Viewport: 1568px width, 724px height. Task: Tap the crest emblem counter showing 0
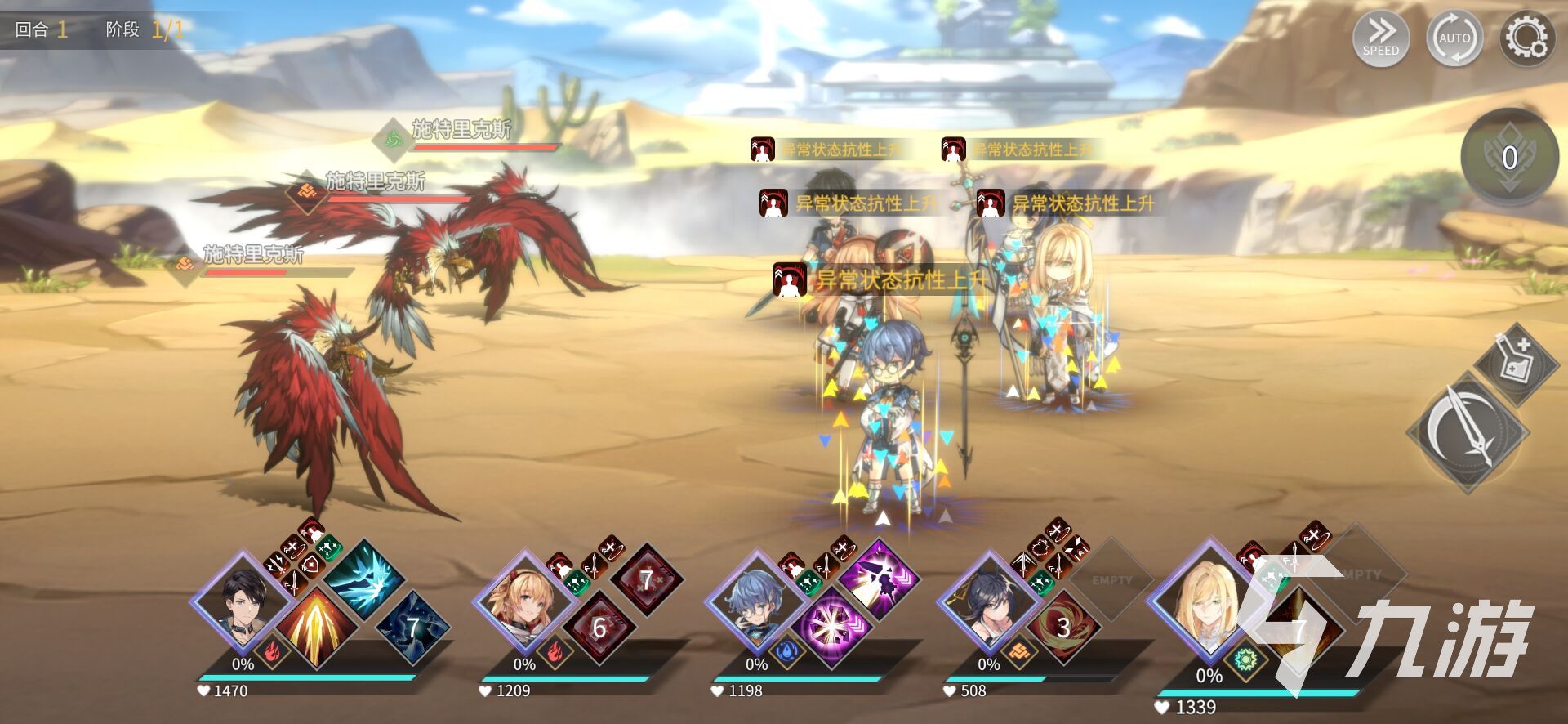click(x=1509, y=157)
